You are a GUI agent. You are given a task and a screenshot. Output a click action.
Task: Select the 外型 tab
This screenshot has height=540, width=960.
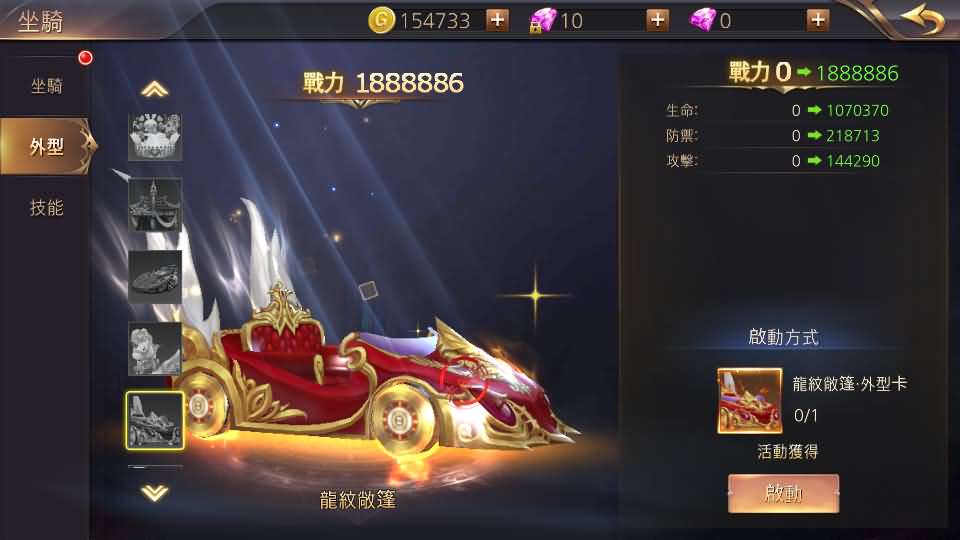pyautogui.click(x=47, y=147)
